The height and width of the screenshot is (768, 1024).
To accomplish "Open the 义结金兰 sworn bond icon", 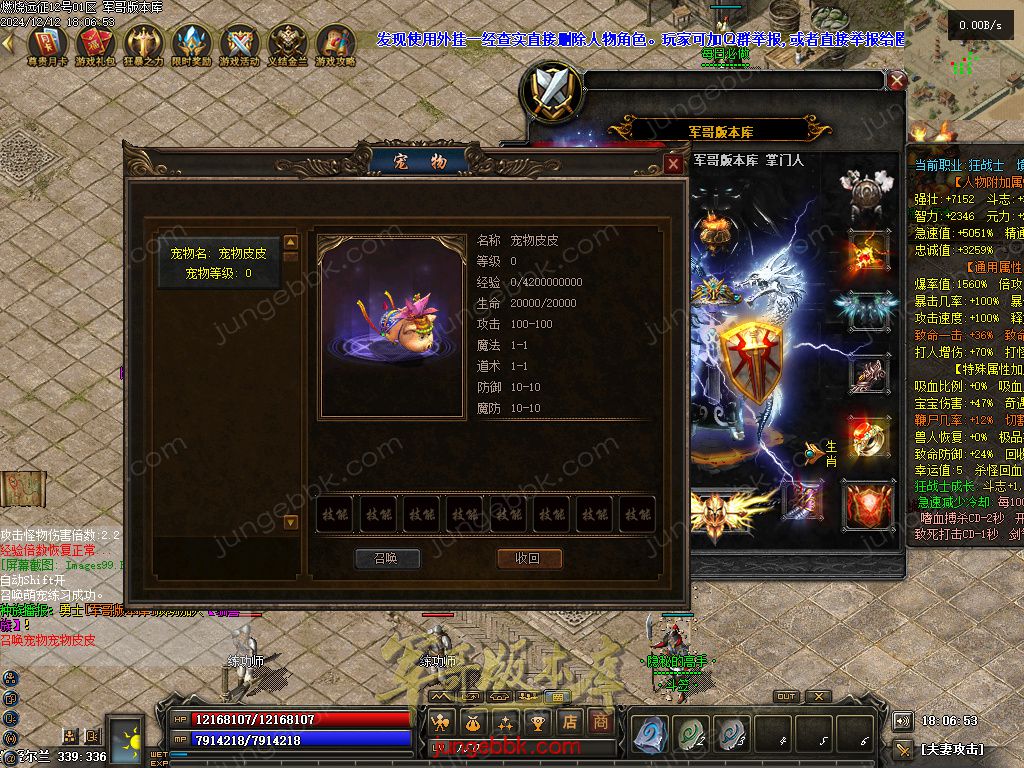I will tap(288, 45).
